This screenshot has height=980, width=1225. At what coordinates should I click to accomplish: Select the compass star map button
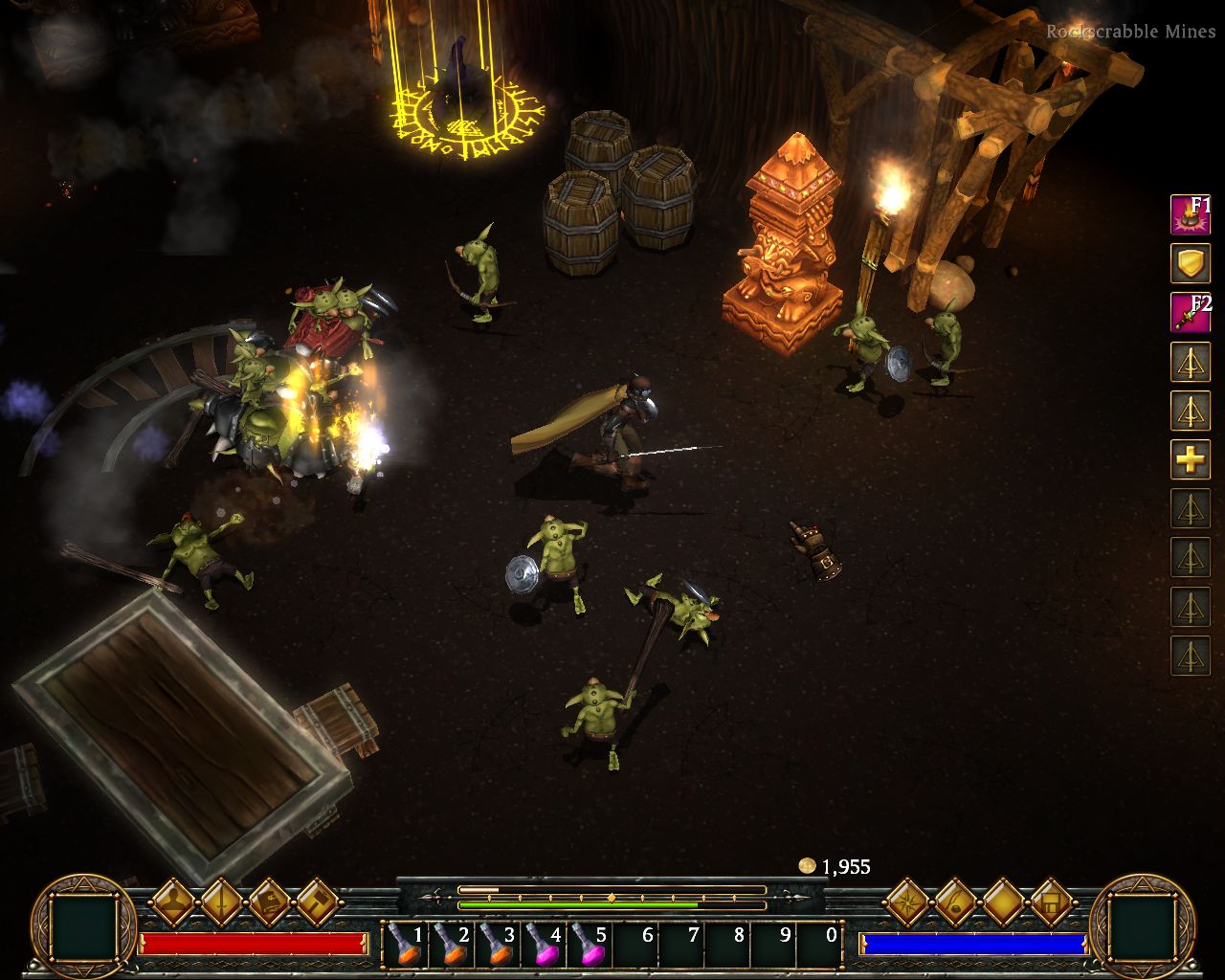[x=906, y=901]
